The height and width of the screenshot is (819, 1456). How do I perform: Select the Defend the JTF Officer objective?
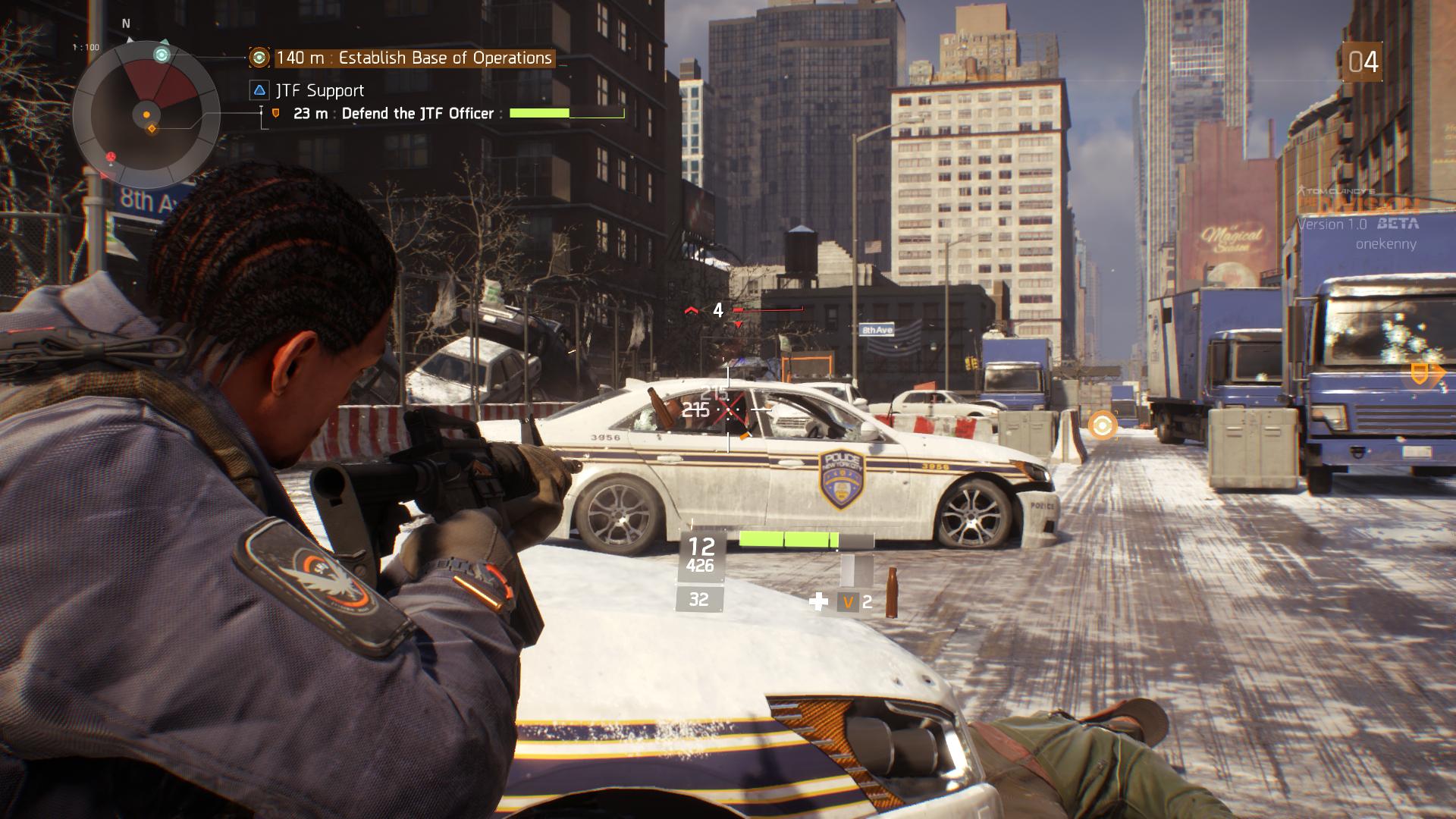click(417, 114)
